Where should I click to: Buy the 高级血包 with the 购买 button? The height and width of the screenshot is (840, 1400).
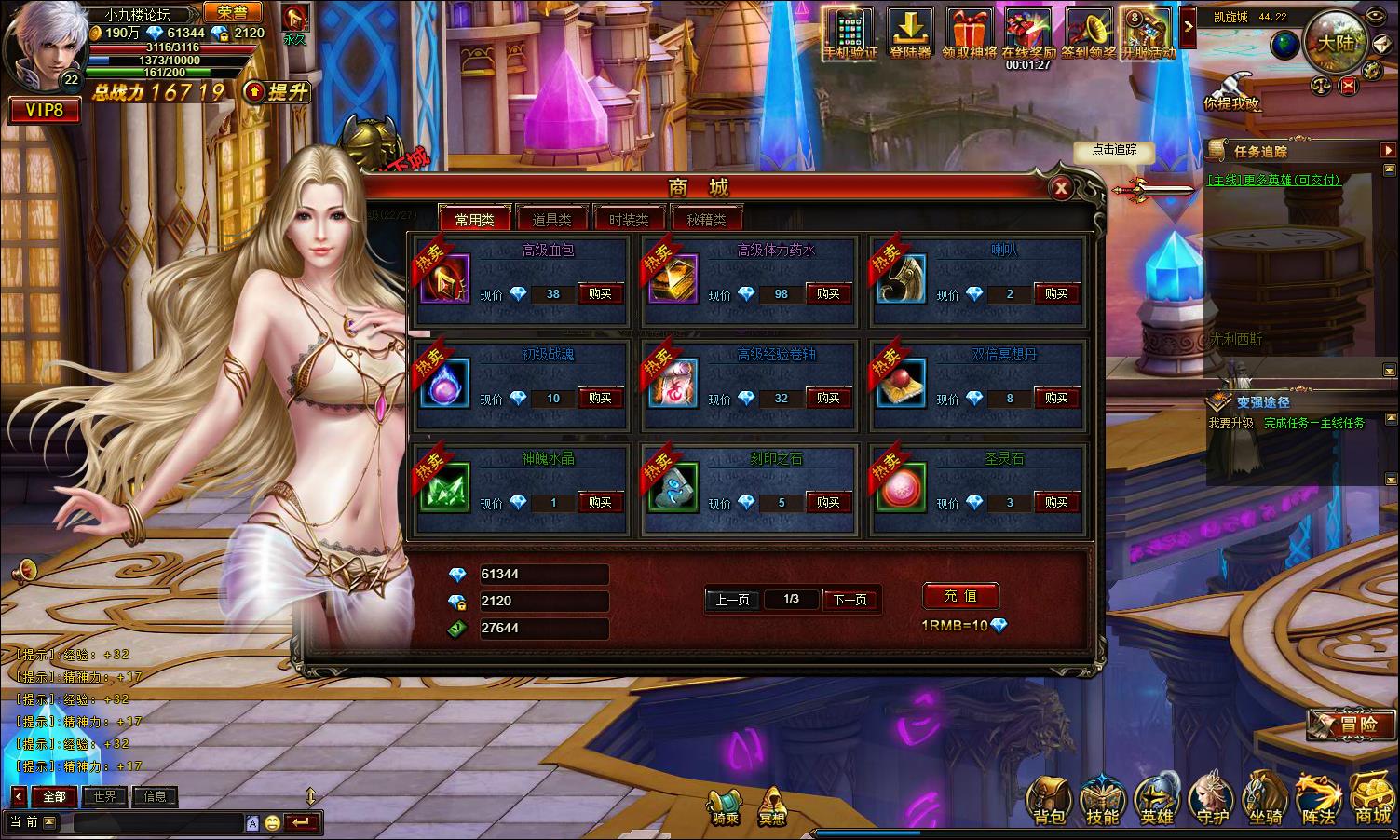(x=599, y=293)
